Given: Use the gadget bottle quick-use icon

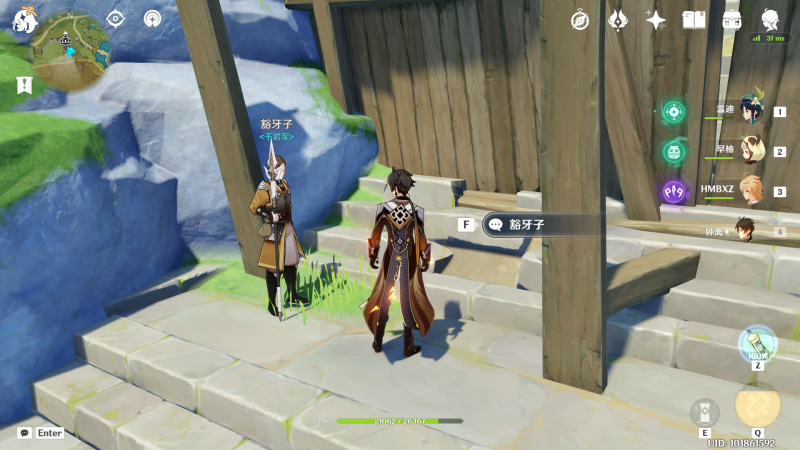Looking at the screenshot, I should [757, 343].
